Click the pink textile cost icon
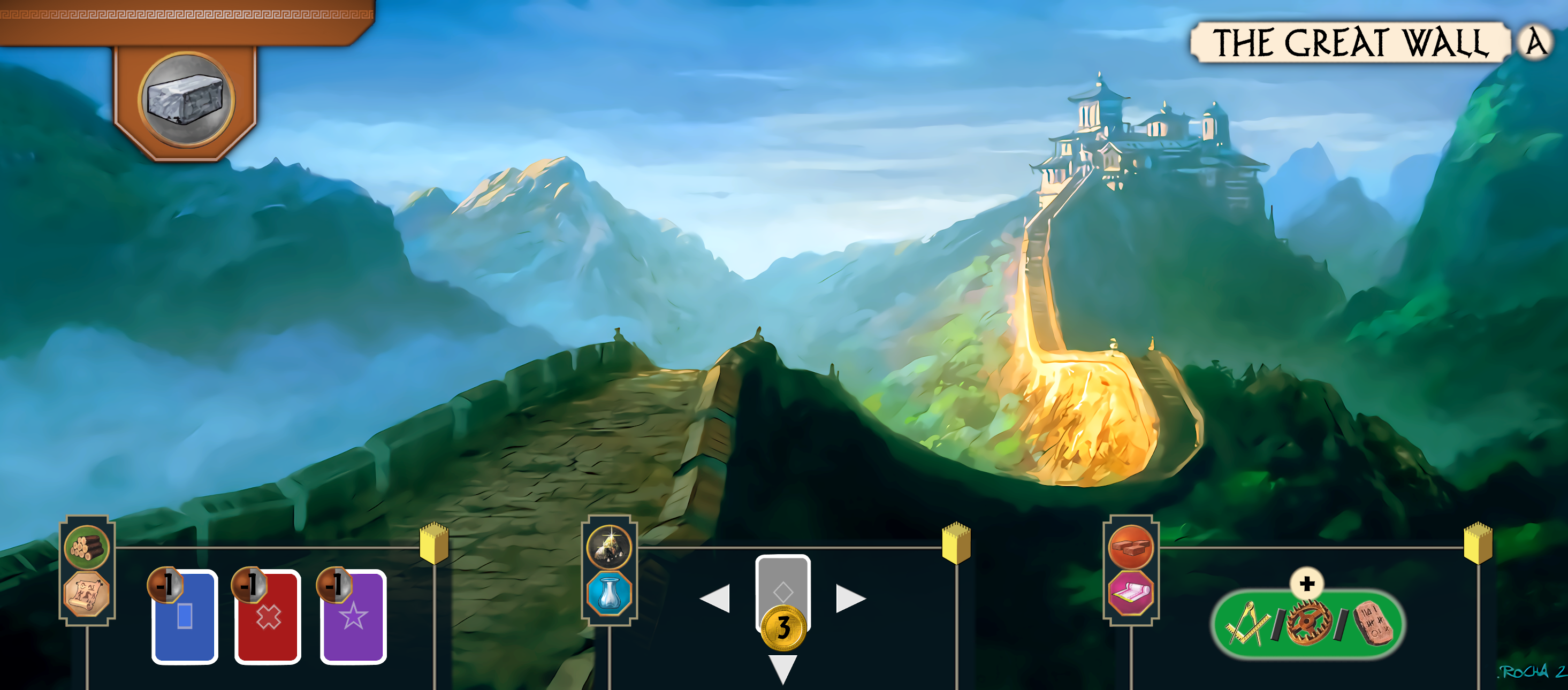Viewport: 1568px width, 690px height. pyautogui.click(x=1130, y=594)
